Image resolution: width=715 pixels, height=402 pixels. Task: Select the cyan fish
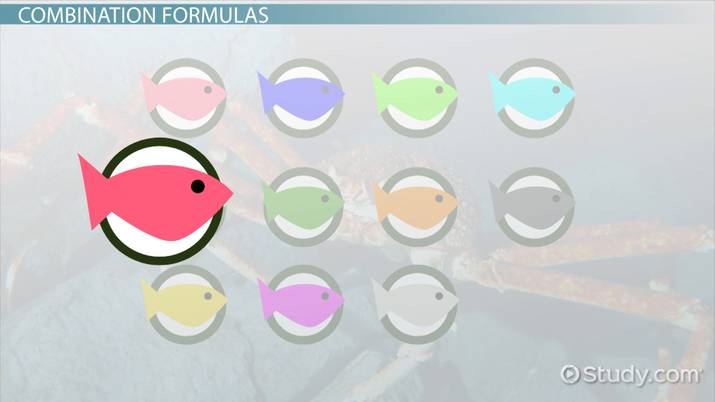click(533, 94)
